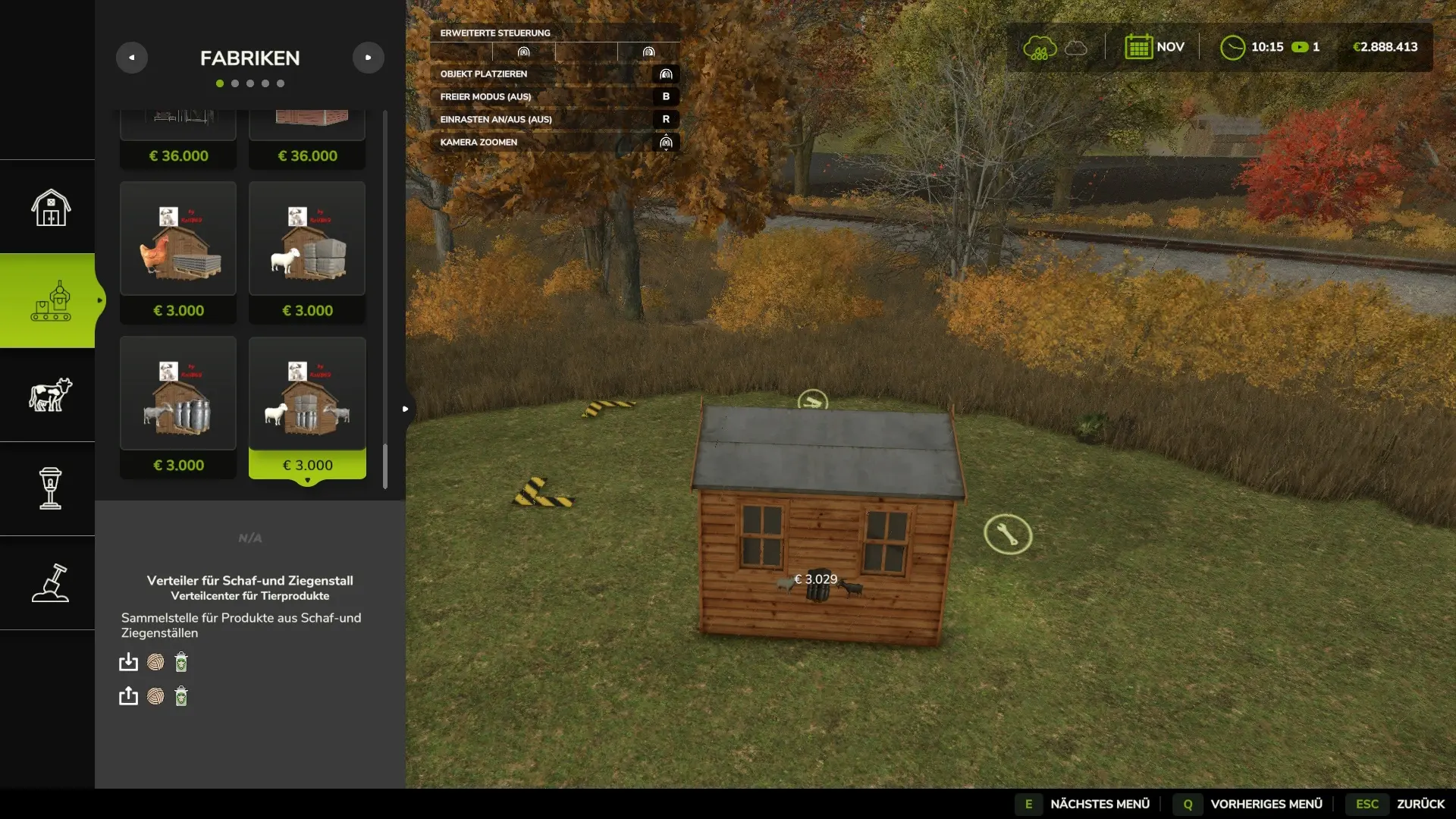
Task: Open the farmhouse buildings category
Action: [x=50, y=207]
